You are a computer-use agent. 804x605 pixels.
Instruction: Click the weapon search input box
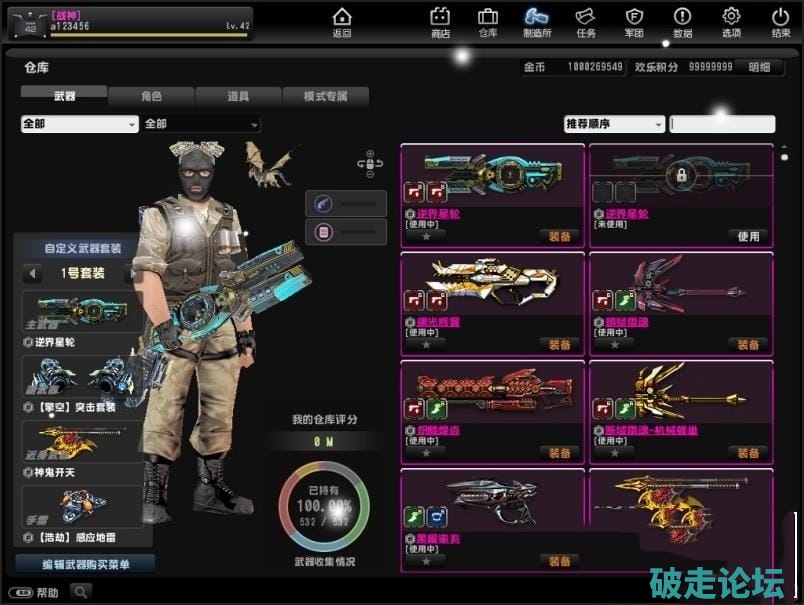click(722, 124)
